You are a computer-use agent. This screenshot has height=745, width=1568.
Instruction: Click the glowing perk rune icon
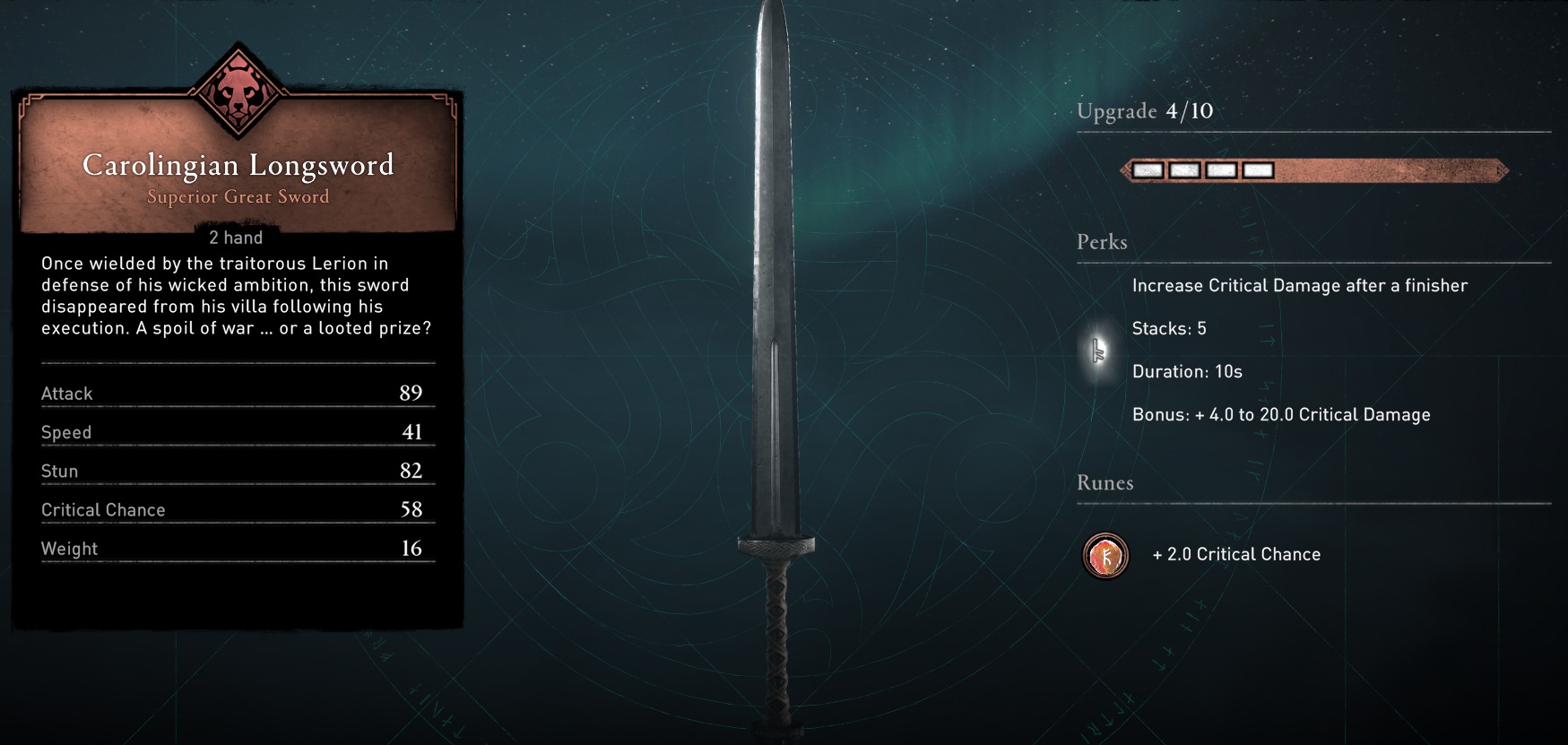pyautogui.click(x=1099, y=351)
